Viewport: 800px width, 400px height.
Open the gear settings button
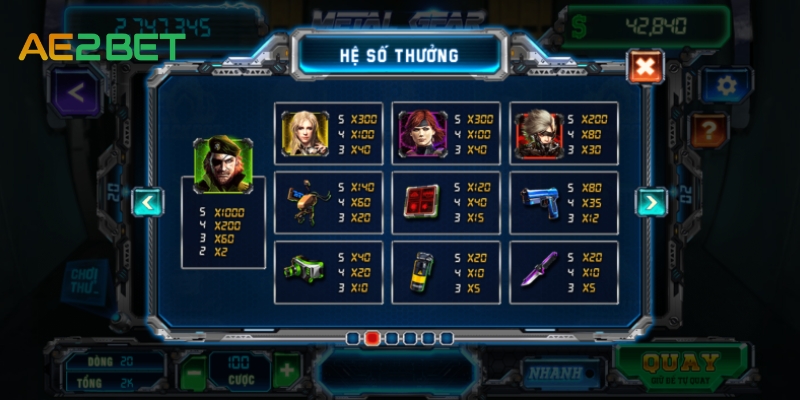pos(726,86)
